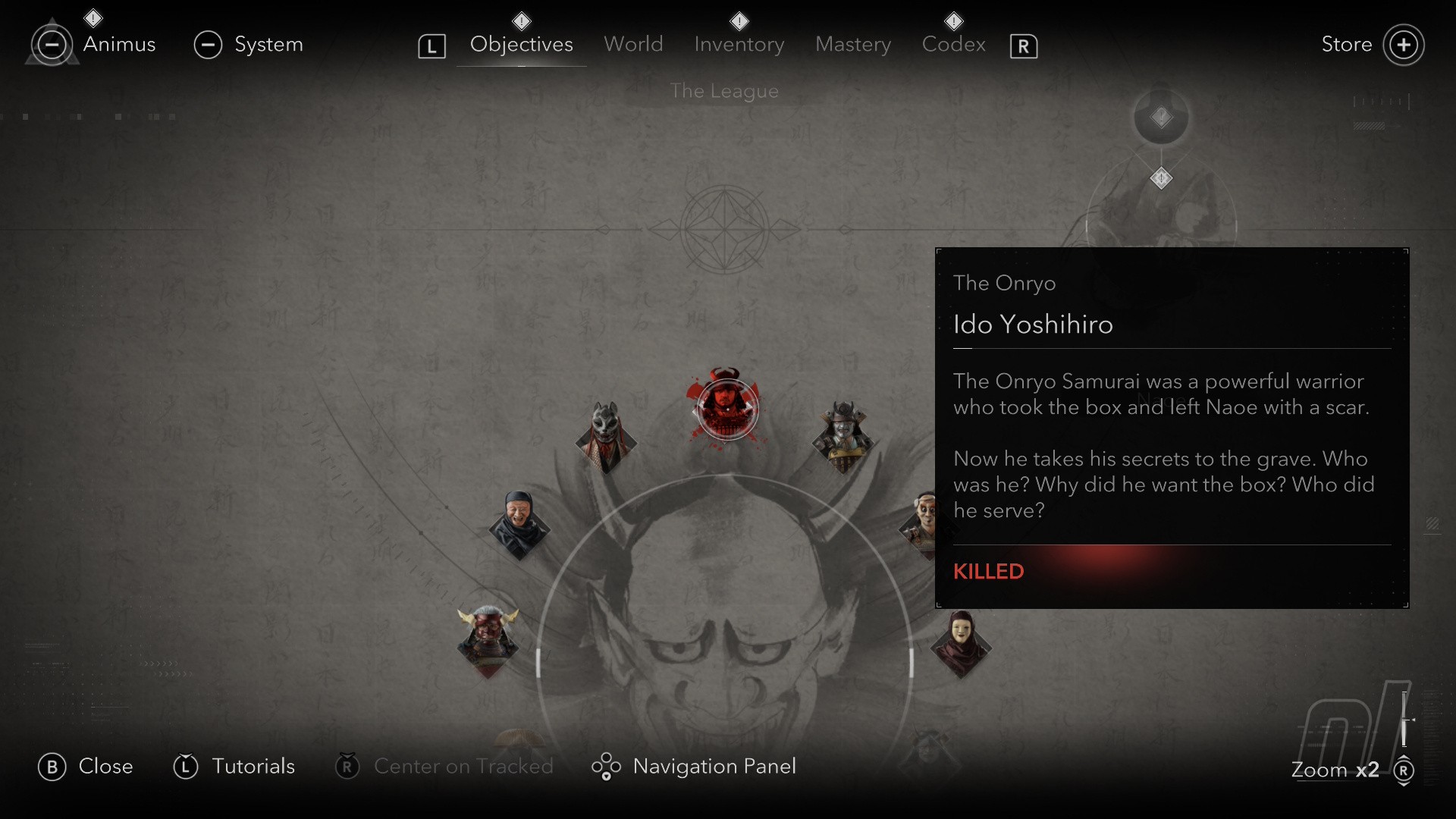The height and width of the screenshot is (819, 1456).
Task: Select the Ido Yoshihiro red samurai portrait
Action: [726, 407]
